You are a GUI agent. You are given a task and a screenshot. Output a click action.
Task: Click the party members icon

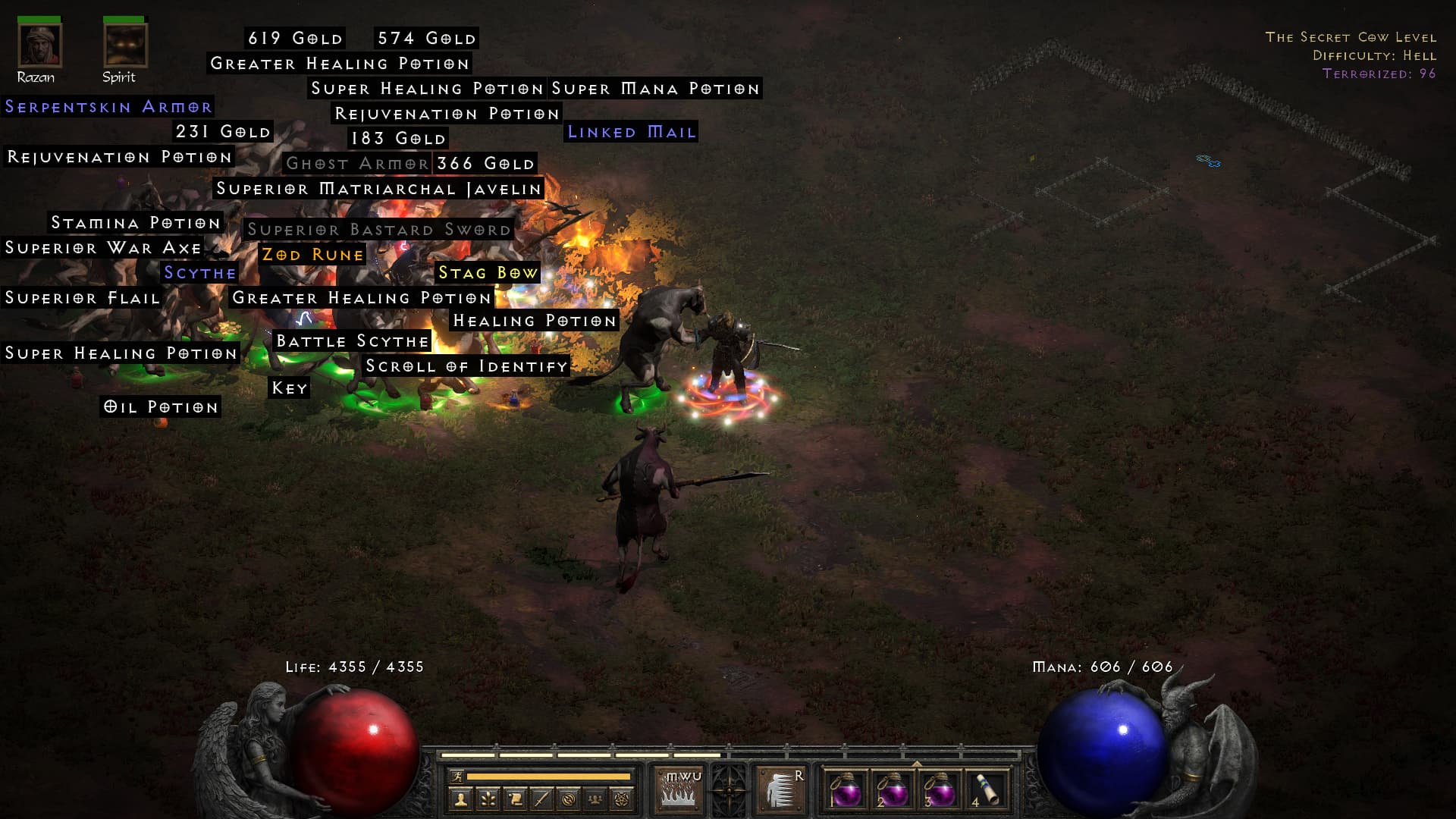(x=595, y=799)
